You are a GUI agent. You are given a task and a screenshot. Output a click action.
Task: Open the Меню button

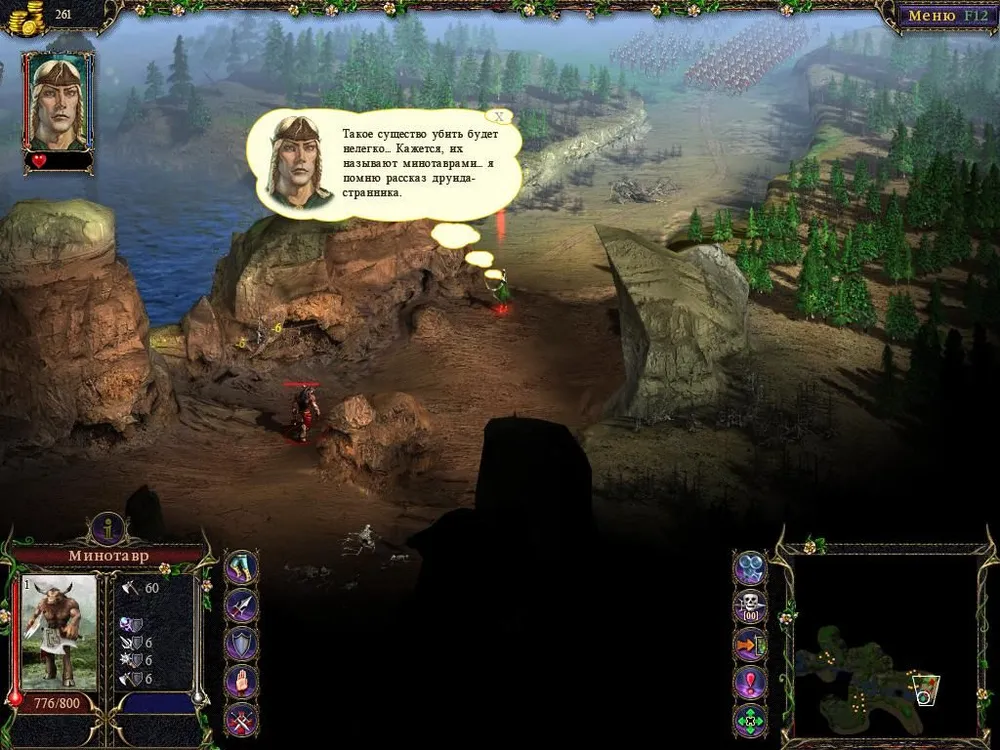point(942,16)
